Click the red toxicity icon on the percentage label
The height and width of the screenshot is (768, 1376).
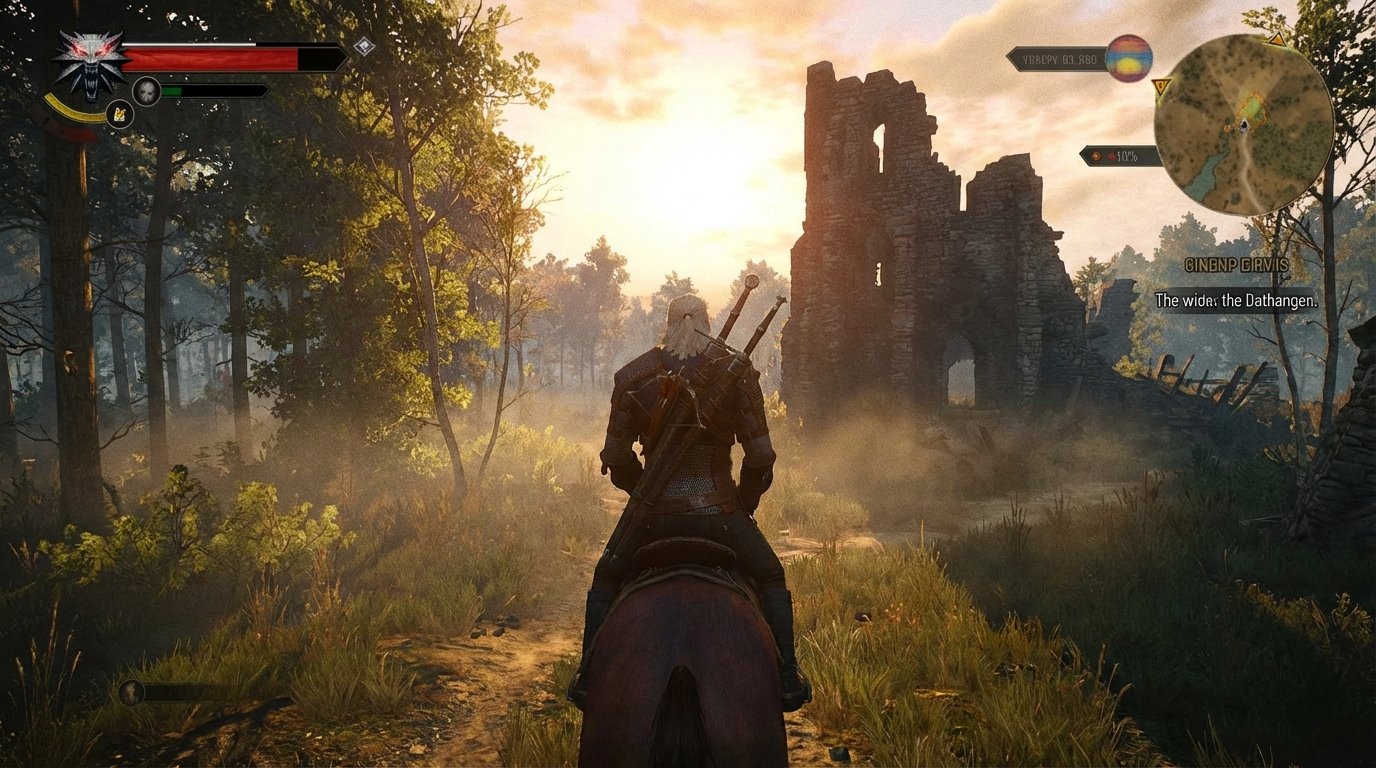1112,156
